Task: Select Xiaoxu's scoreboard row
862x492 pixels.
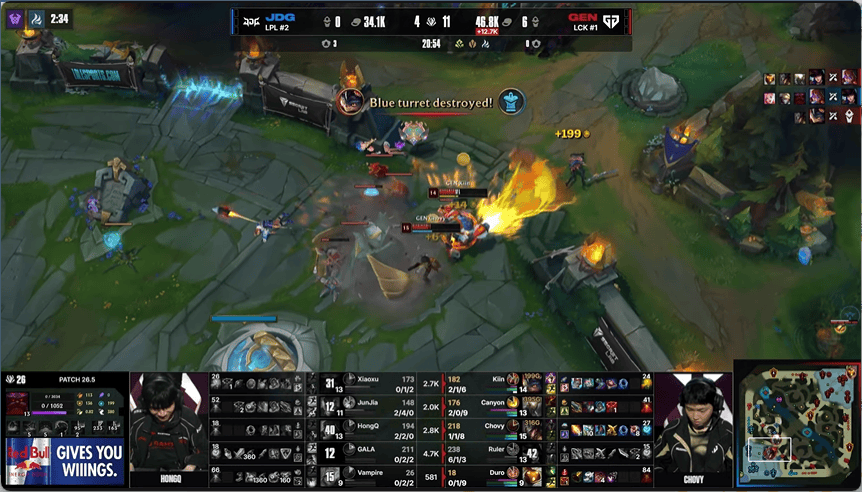Action: click(368, 383)
